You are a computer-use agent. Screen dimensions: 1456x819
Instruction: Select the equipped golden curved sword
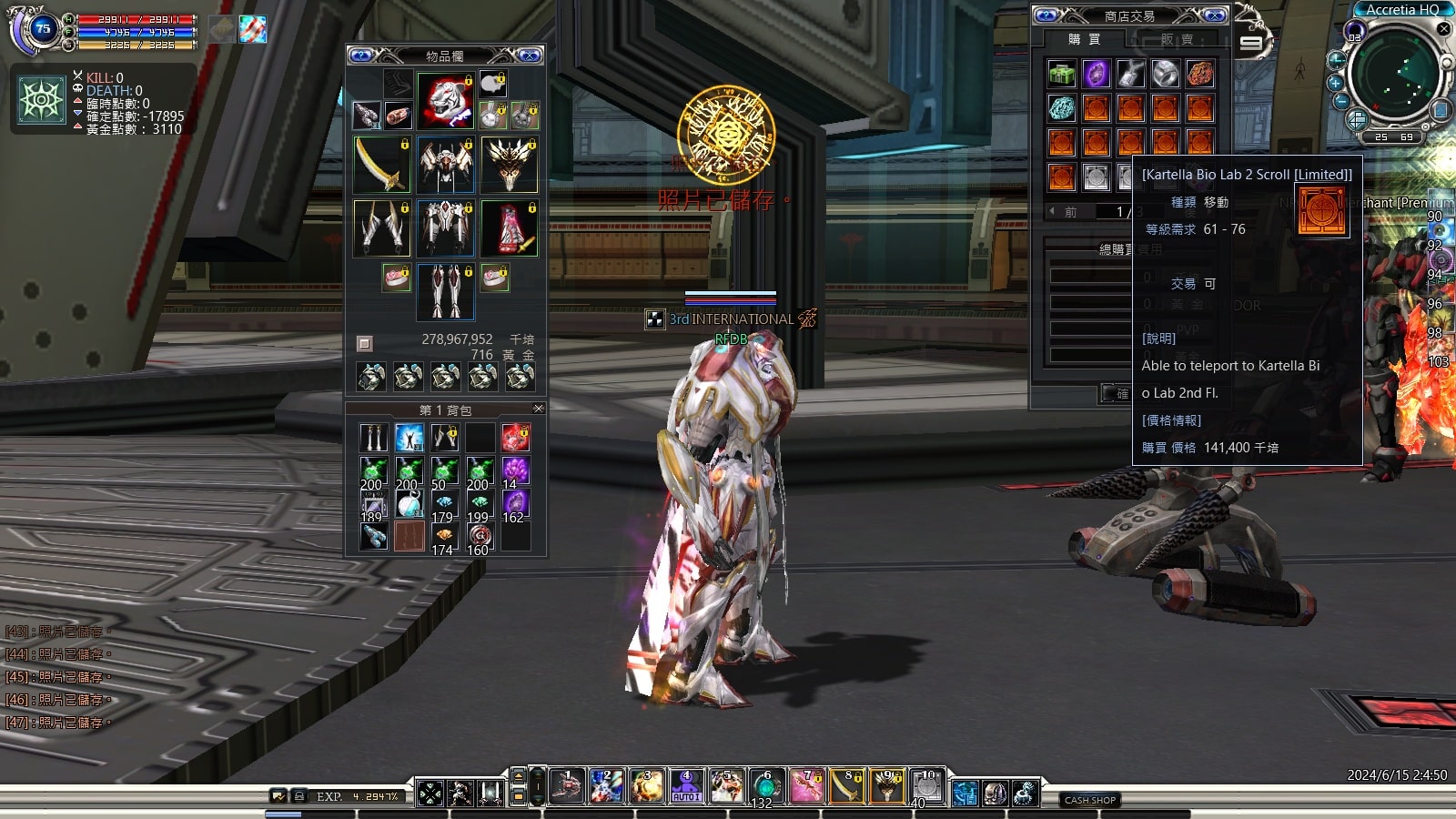click(x=381, y=165)
